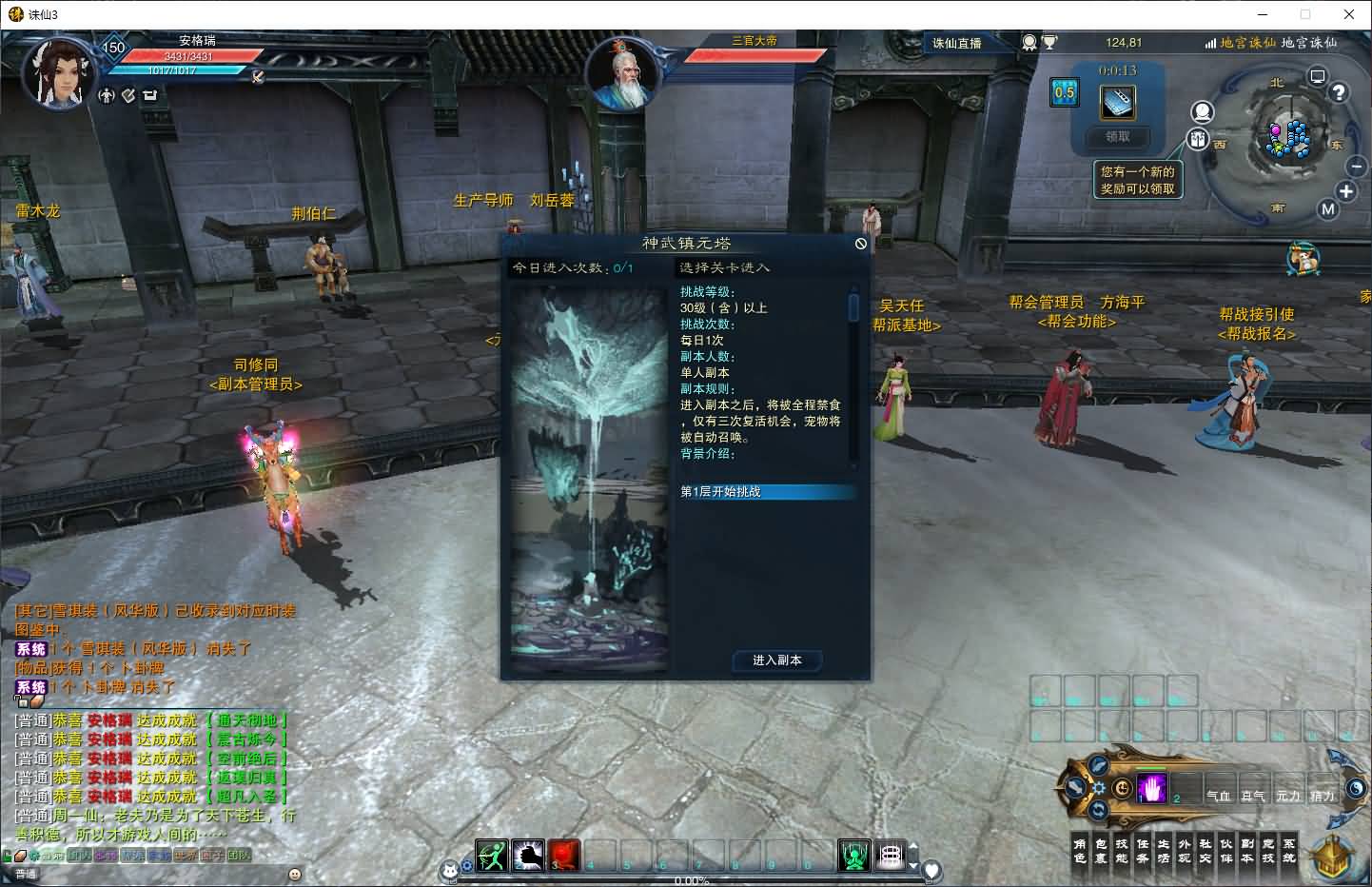Use the green archer skill in hotbar

(x=492, y=856)
